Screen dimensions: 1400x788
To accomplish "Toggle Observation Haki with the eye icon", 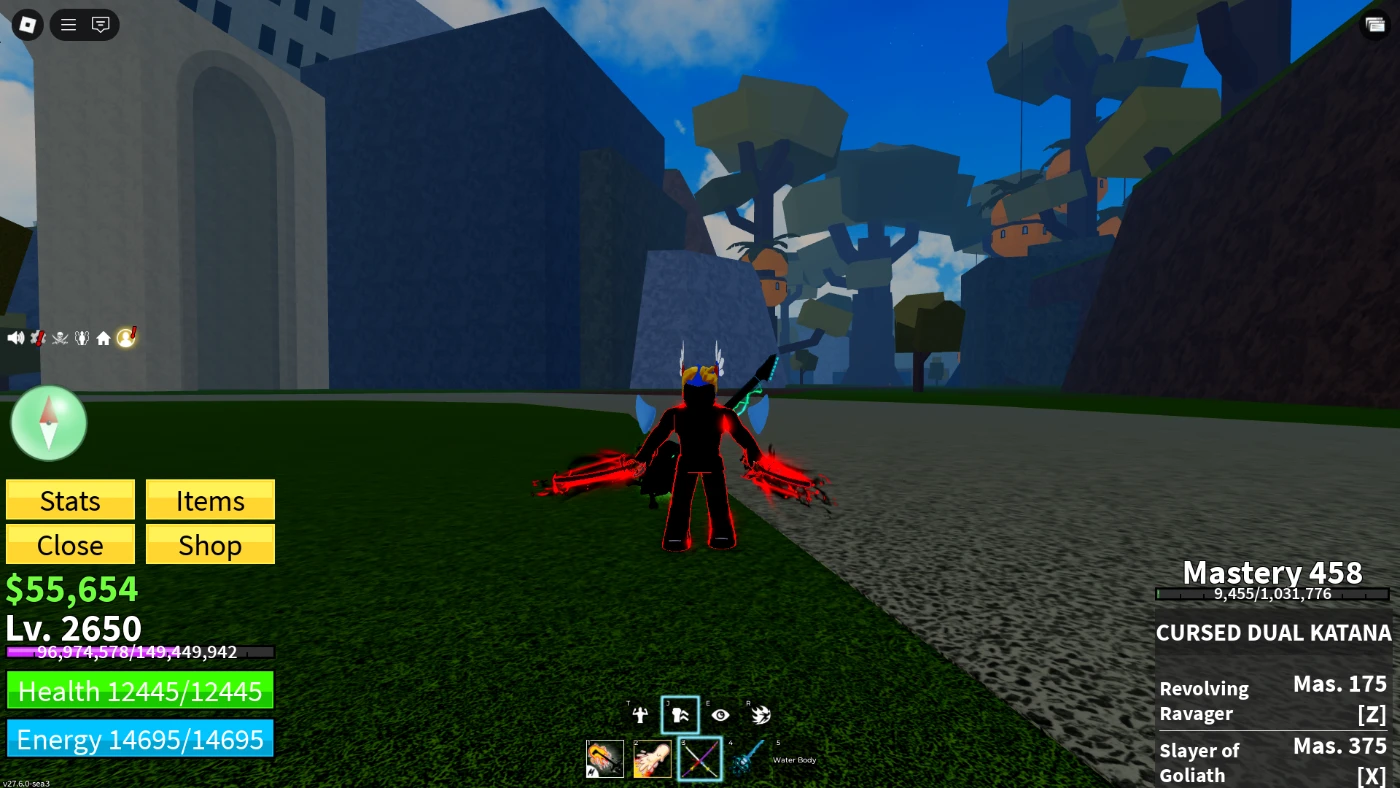I will pyautogui.click(x=721, y=715).
